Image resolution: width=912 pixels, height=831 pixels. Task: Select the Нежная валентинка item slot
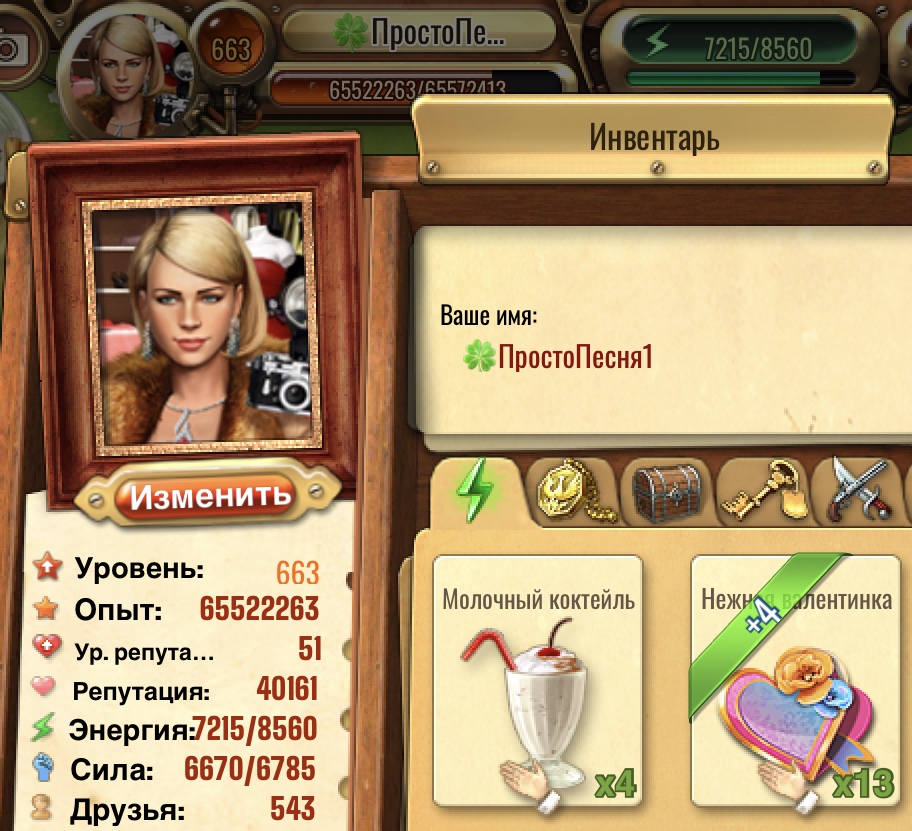(796, 682)
